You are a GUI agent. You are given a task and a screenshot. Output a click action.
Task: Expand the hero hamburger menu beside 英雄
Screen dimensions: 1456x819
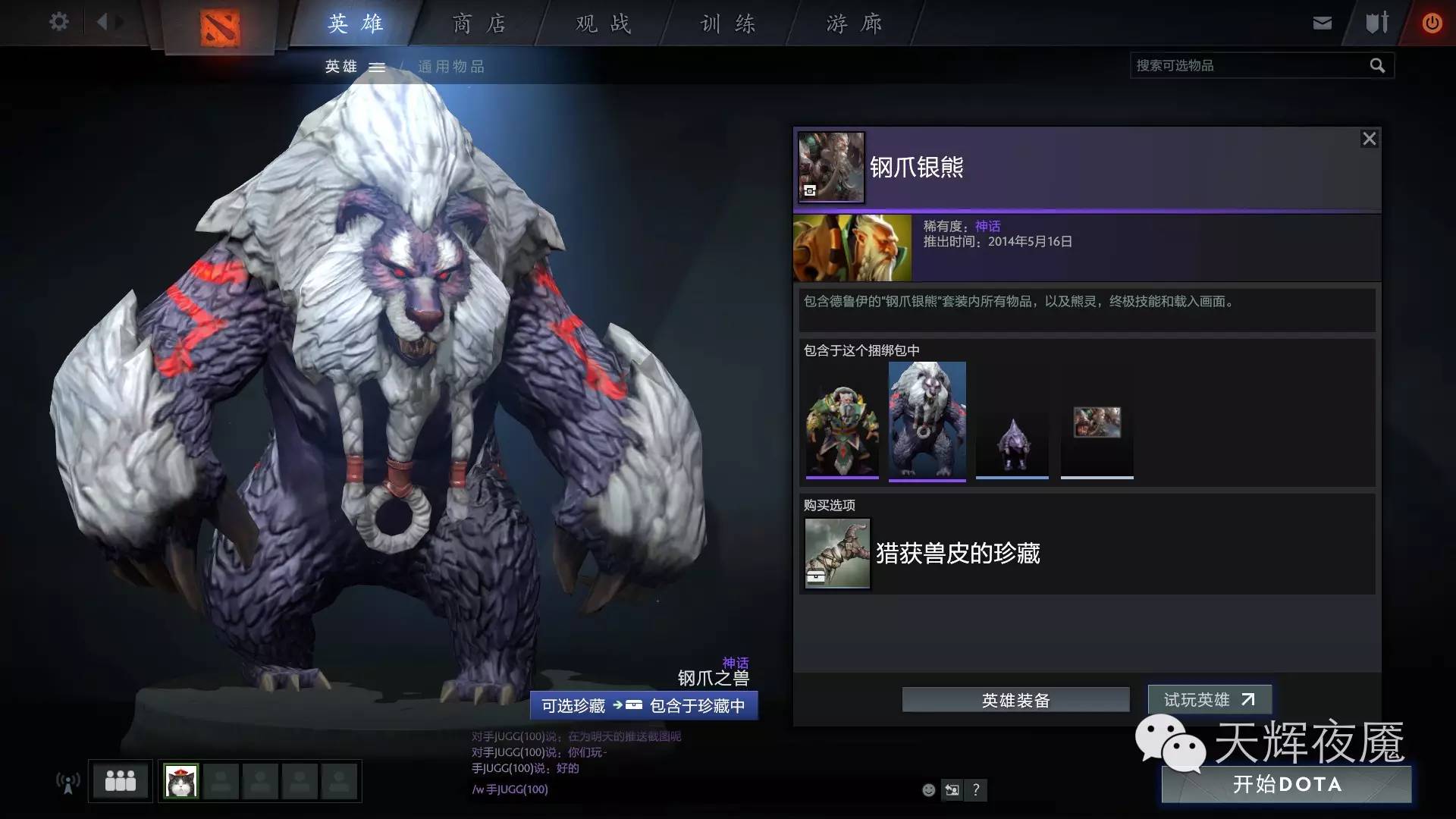[377, 67]
